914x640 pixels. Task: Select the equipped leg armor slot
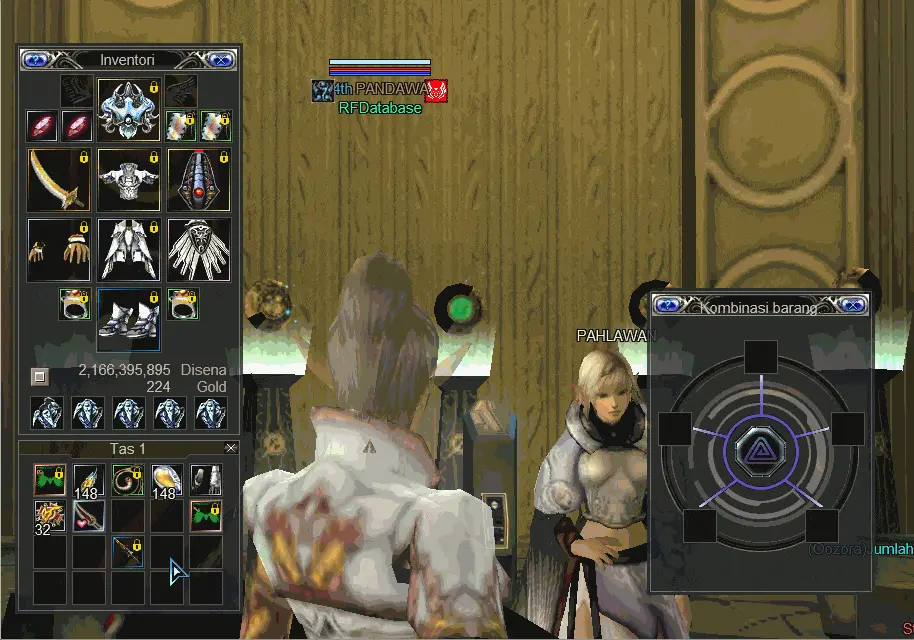point(129,249)
